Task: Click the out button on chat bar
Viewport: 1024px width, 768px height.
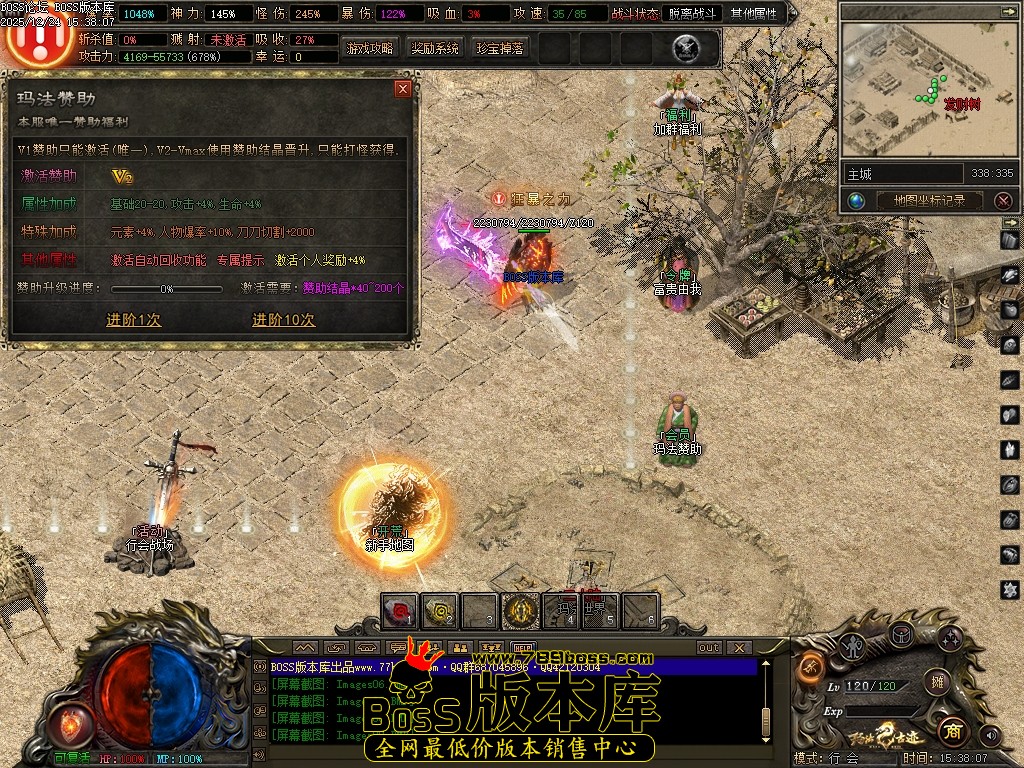Action: pyautogui.click(x=708, y=647)
